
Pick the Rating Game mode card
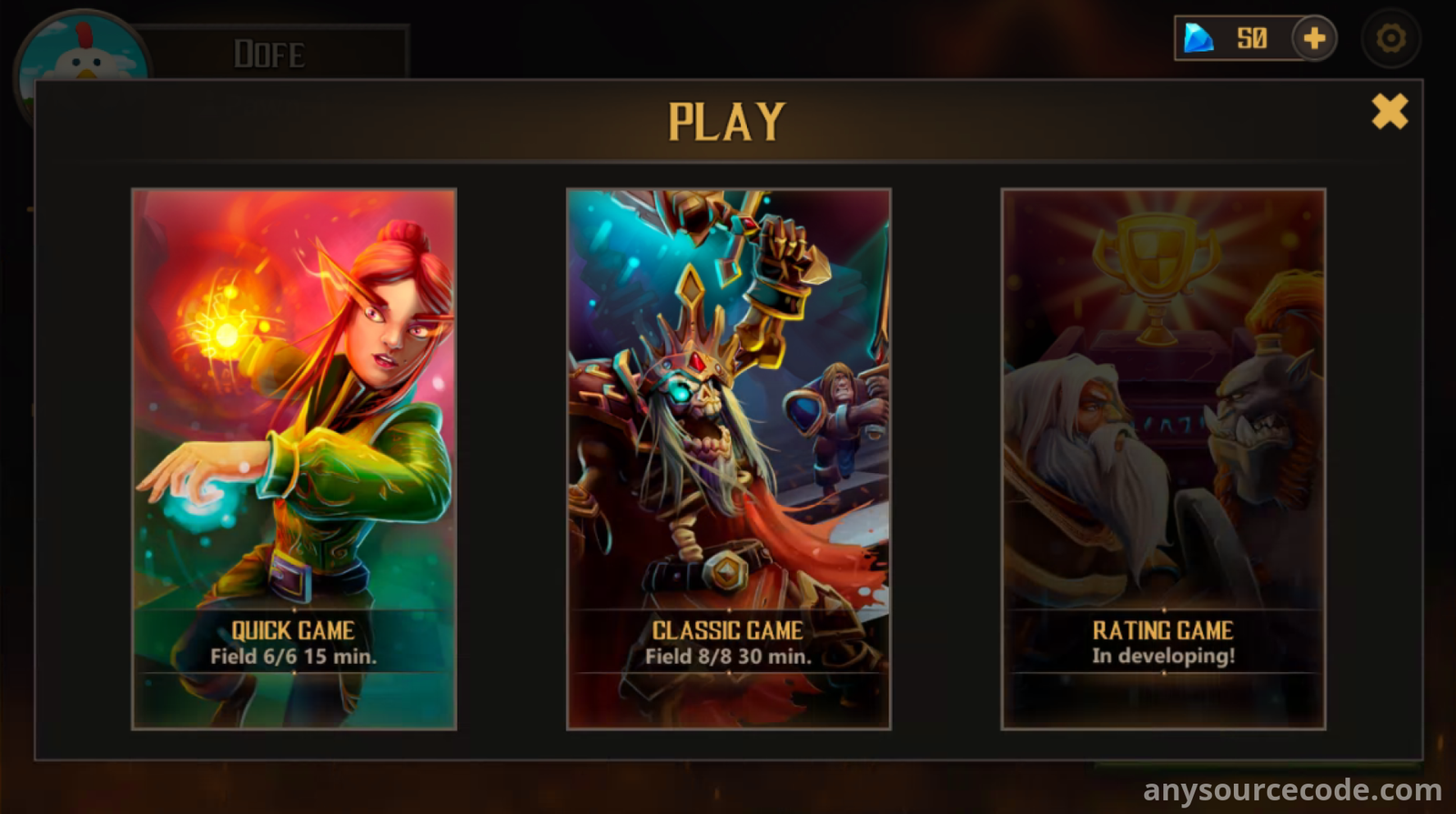pos(1163,458)
